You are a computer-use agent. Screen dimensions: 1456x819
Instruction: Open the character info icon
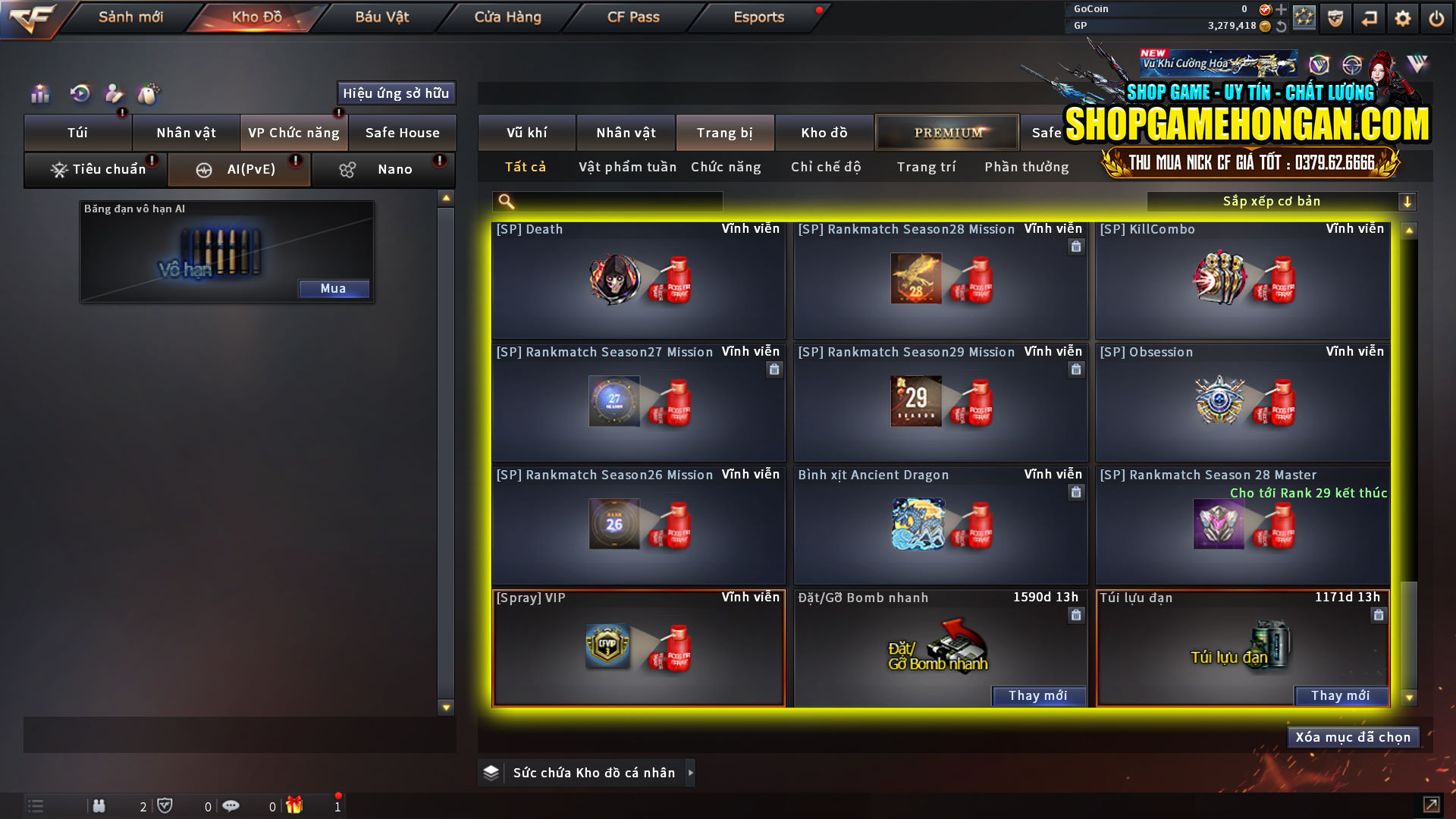point(114,93)
